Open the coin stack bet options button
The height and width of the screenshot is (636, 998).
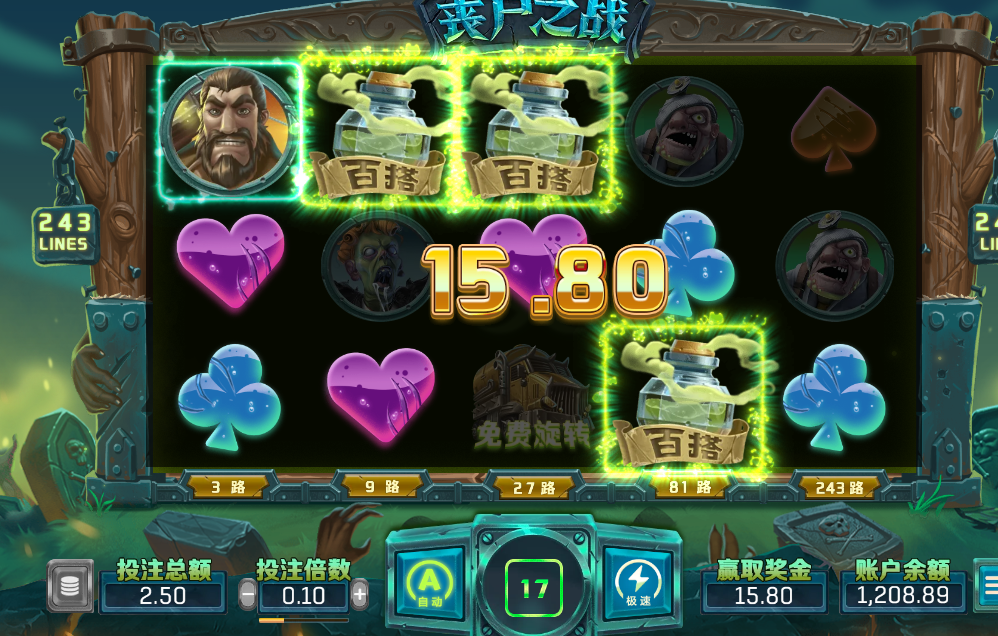point(70,586)
